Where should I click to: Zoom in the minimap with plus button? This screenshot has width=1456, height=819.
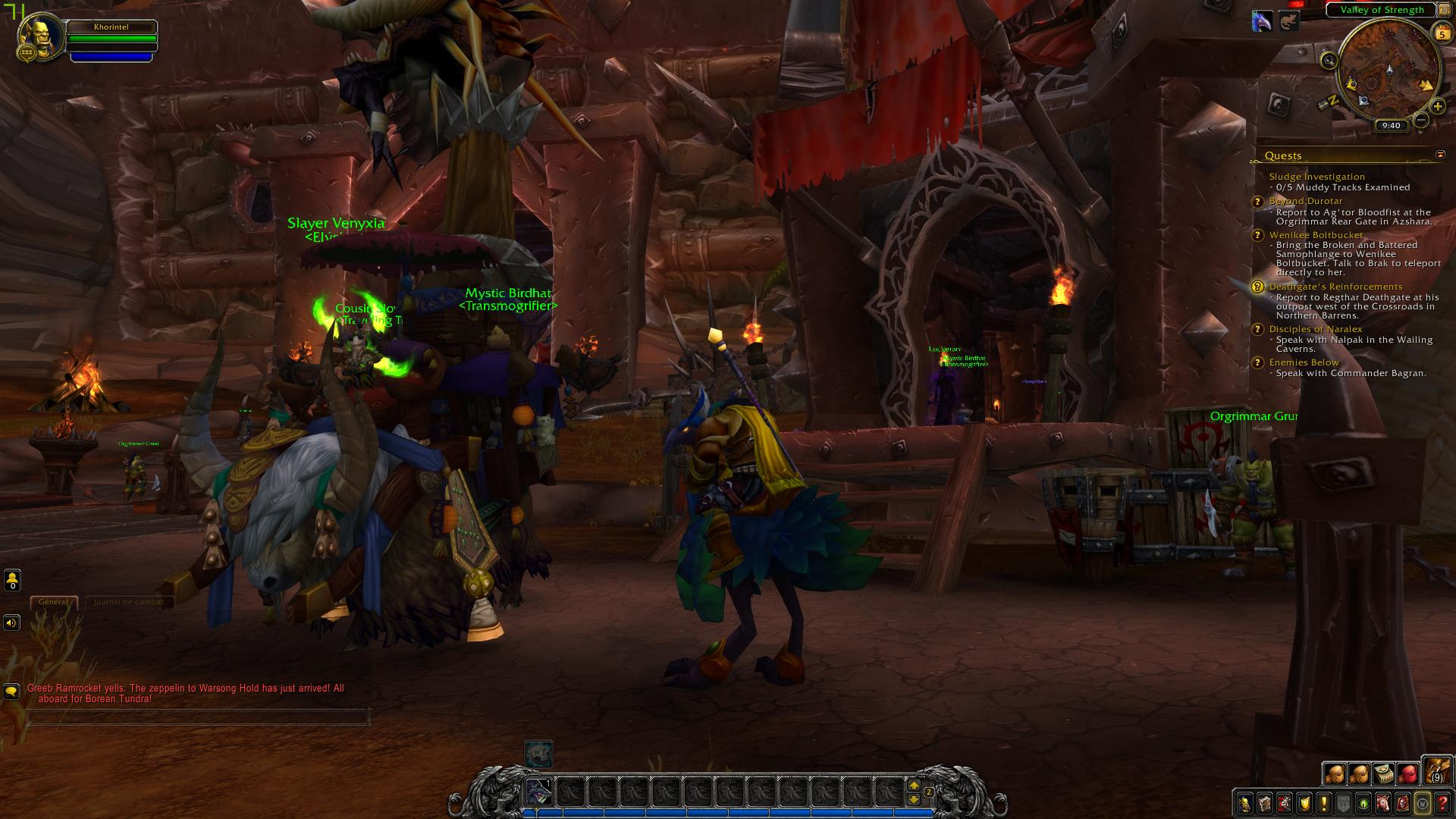coord(1438,107)
